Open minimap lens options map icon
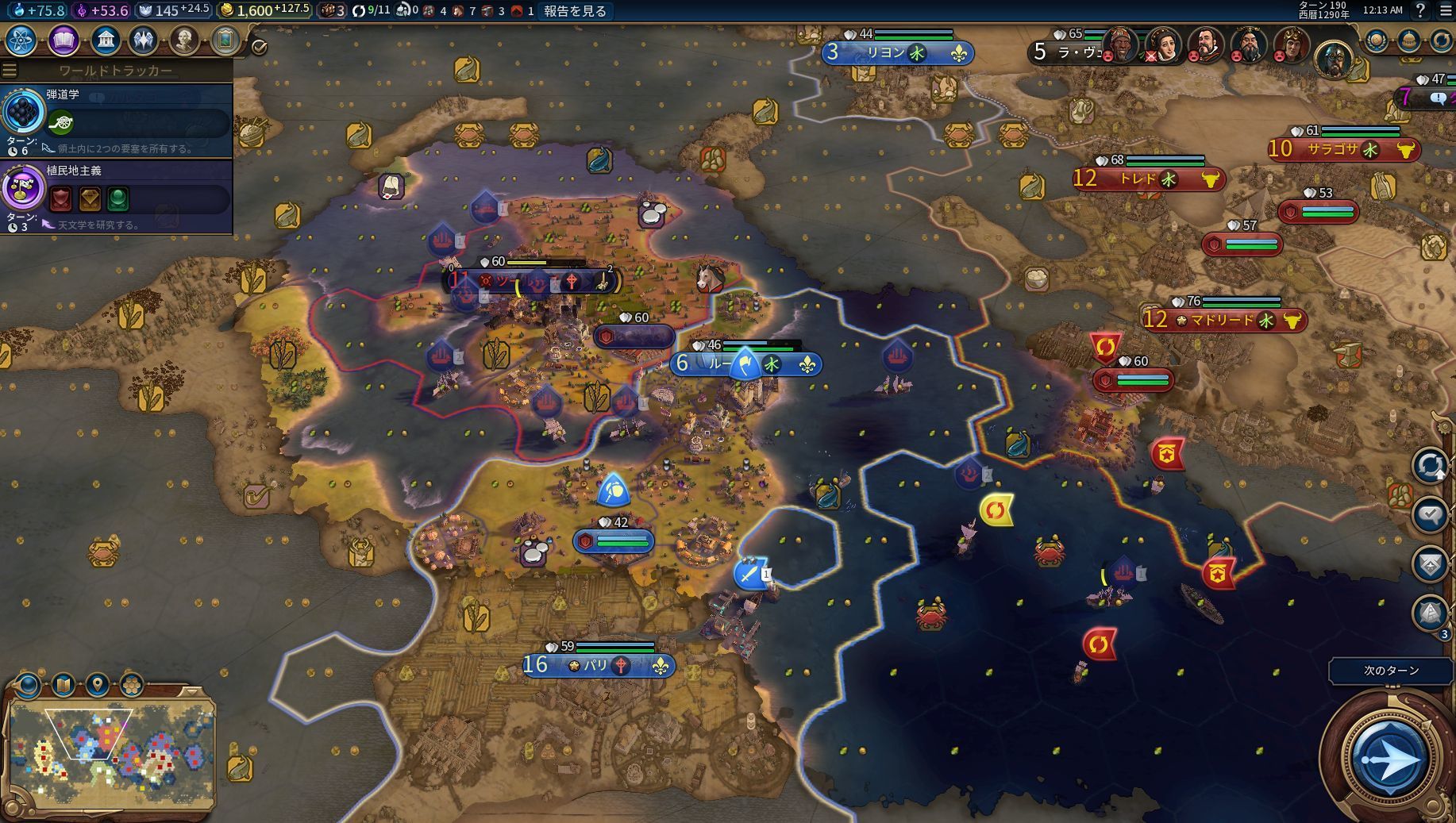Screen dimensions: 1456x823 point(63,683)
